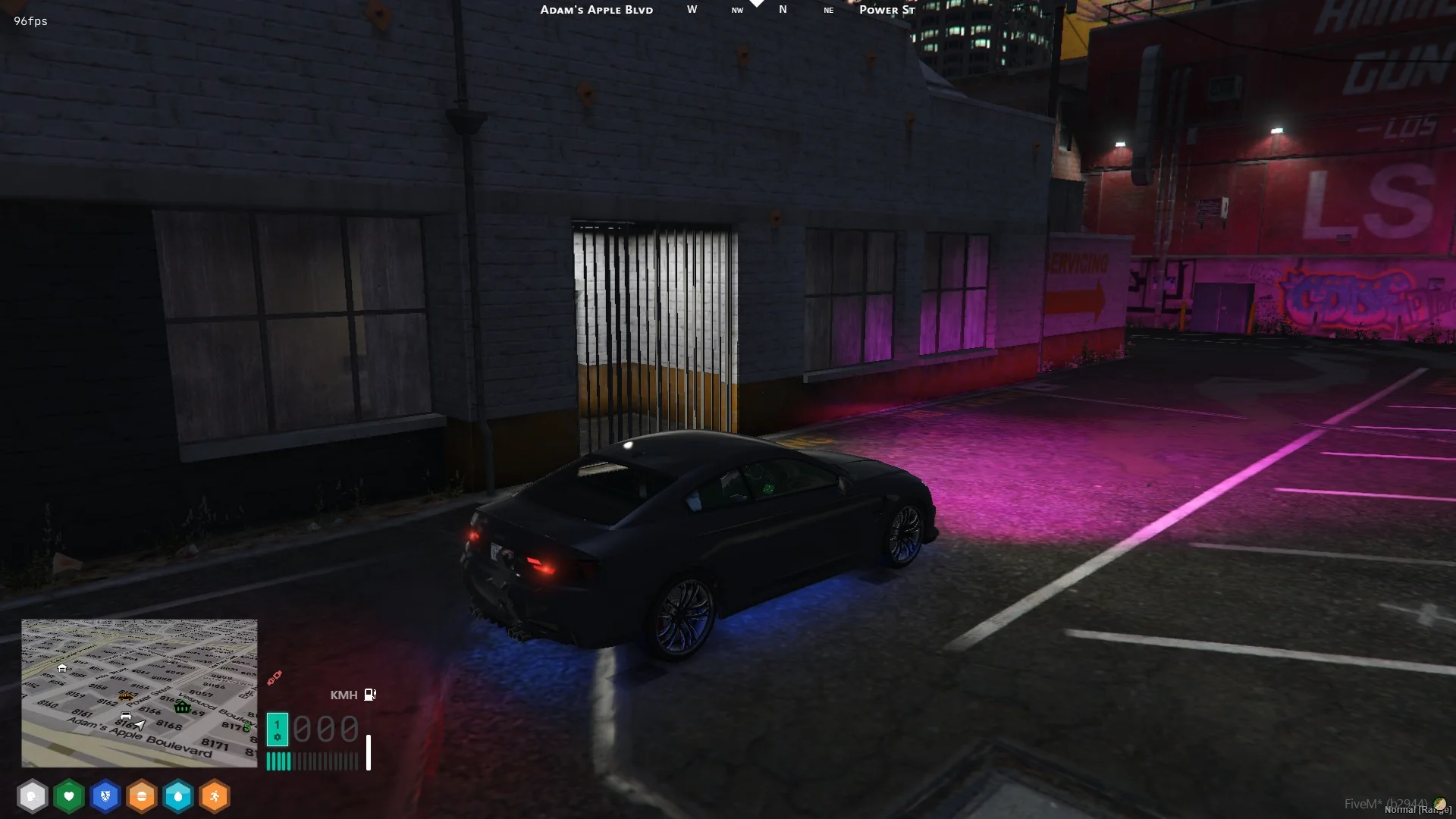1456x819 pixels.
Task: Select the green dollar sign map marker
Action: click(x=246, y=727)
